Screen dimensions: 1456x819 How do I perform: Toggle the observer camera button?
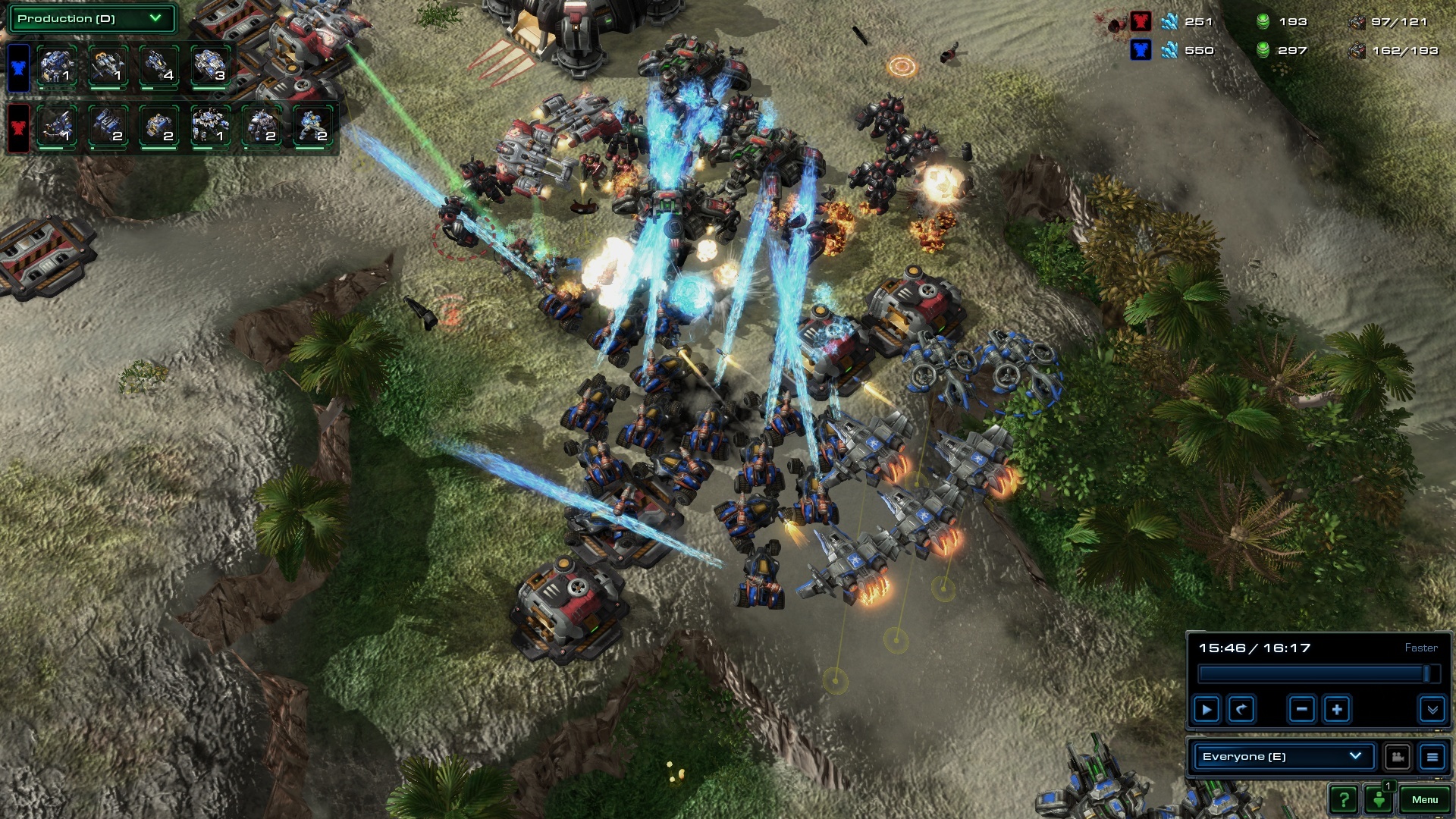click(1397, 756)
